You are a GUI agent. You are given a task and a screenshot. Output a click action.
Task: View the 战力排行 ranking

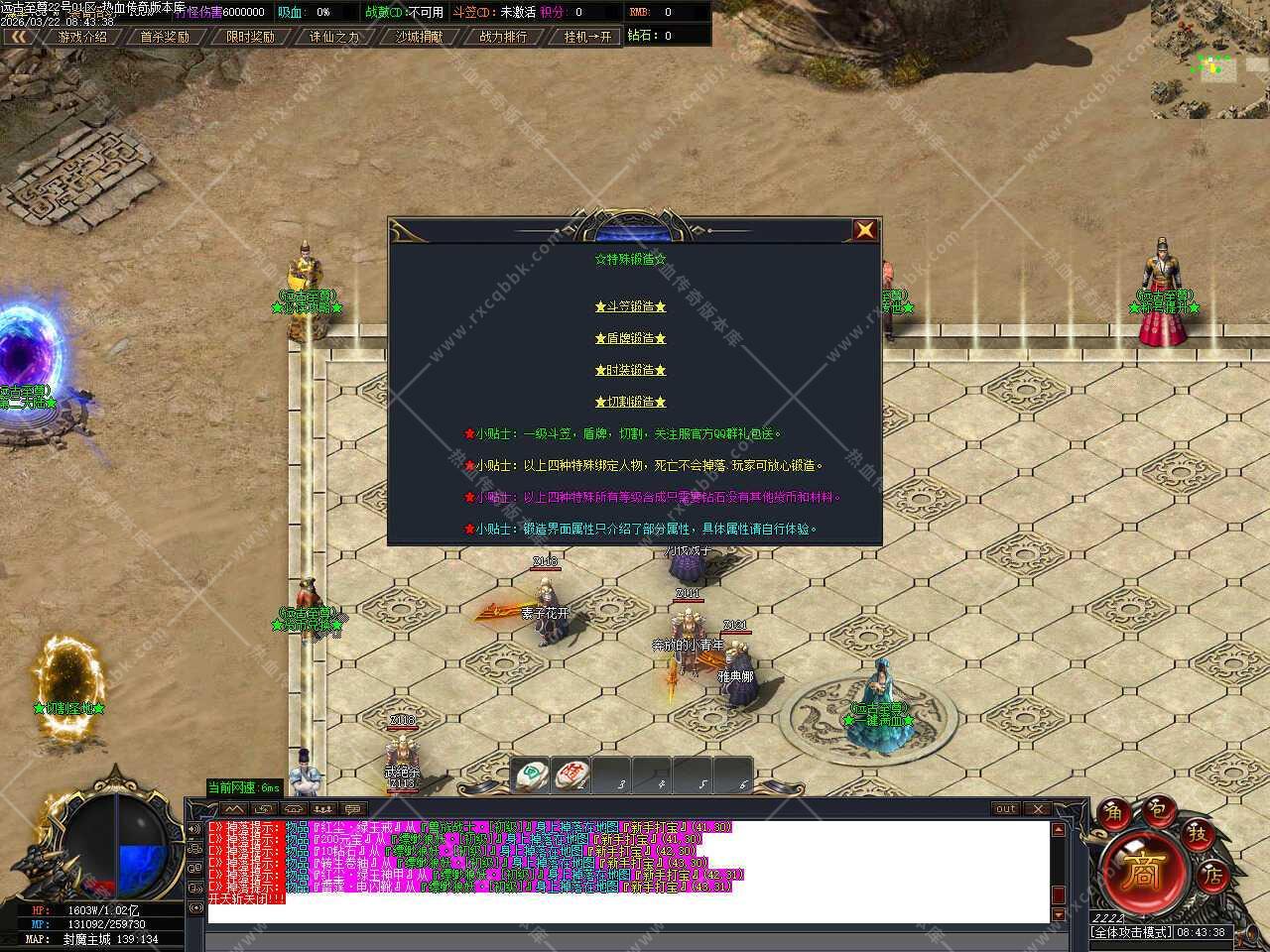tap(503, 37)
